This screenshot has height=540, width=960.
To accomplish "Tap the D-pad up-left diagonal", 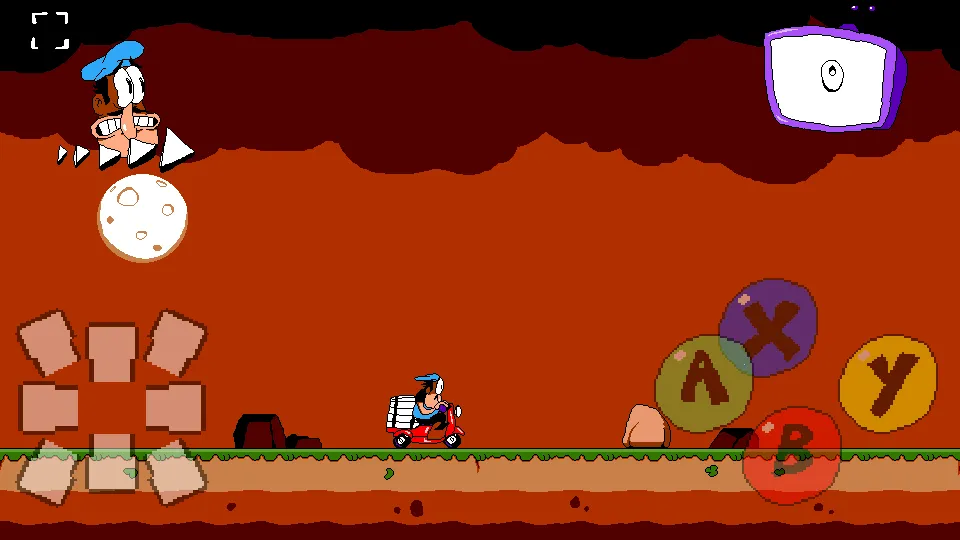I will coord(49,344).
